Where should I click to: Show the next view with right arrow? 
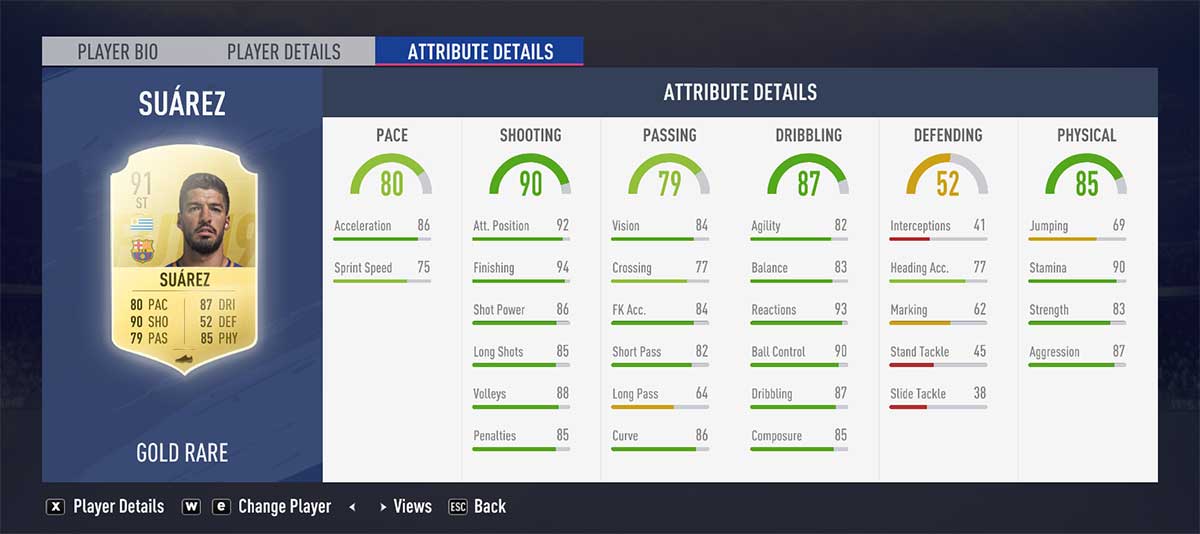coord(382,507)
